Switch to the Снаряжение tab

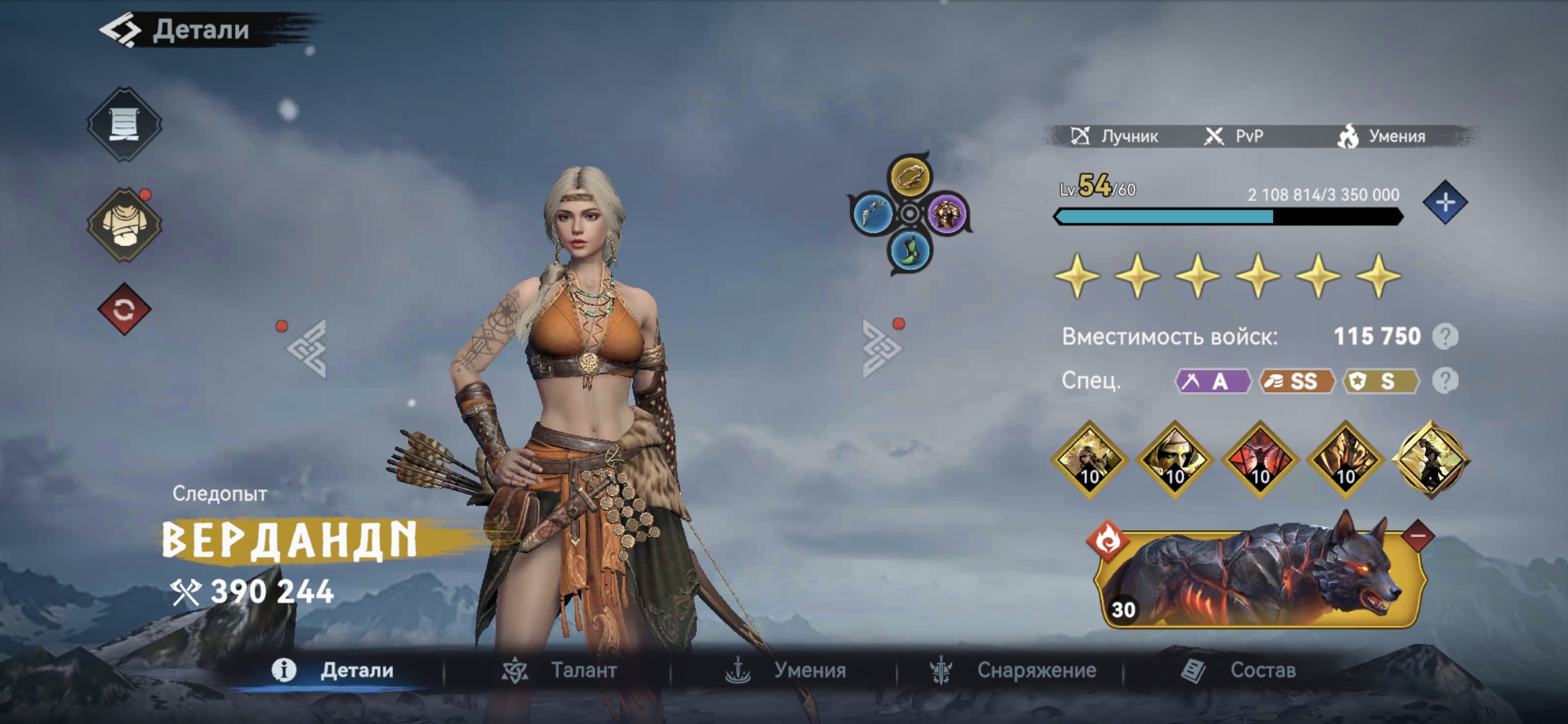[1012, 670]
